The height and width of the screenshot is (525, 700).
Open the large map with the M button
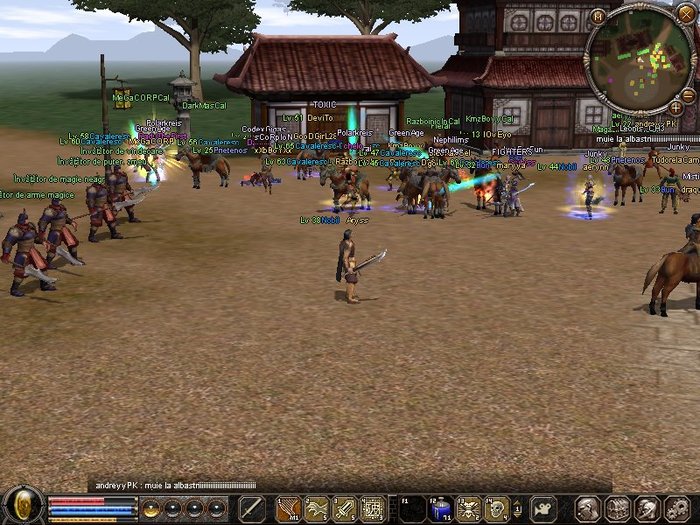pyautogui.click(x=598, y=16)
